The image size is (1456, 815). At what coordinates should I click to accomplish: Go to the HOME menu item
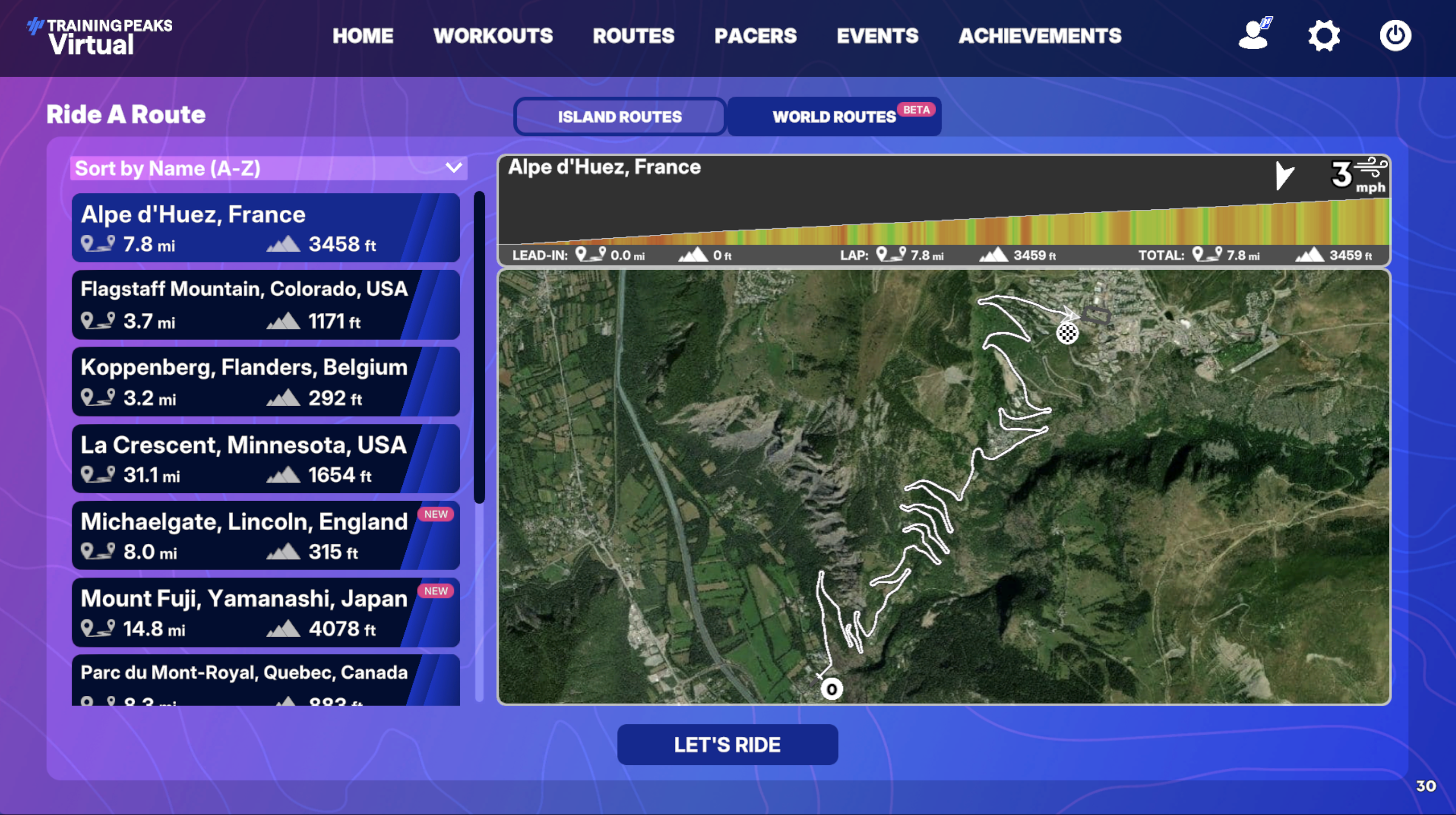(x=363, y=36)
